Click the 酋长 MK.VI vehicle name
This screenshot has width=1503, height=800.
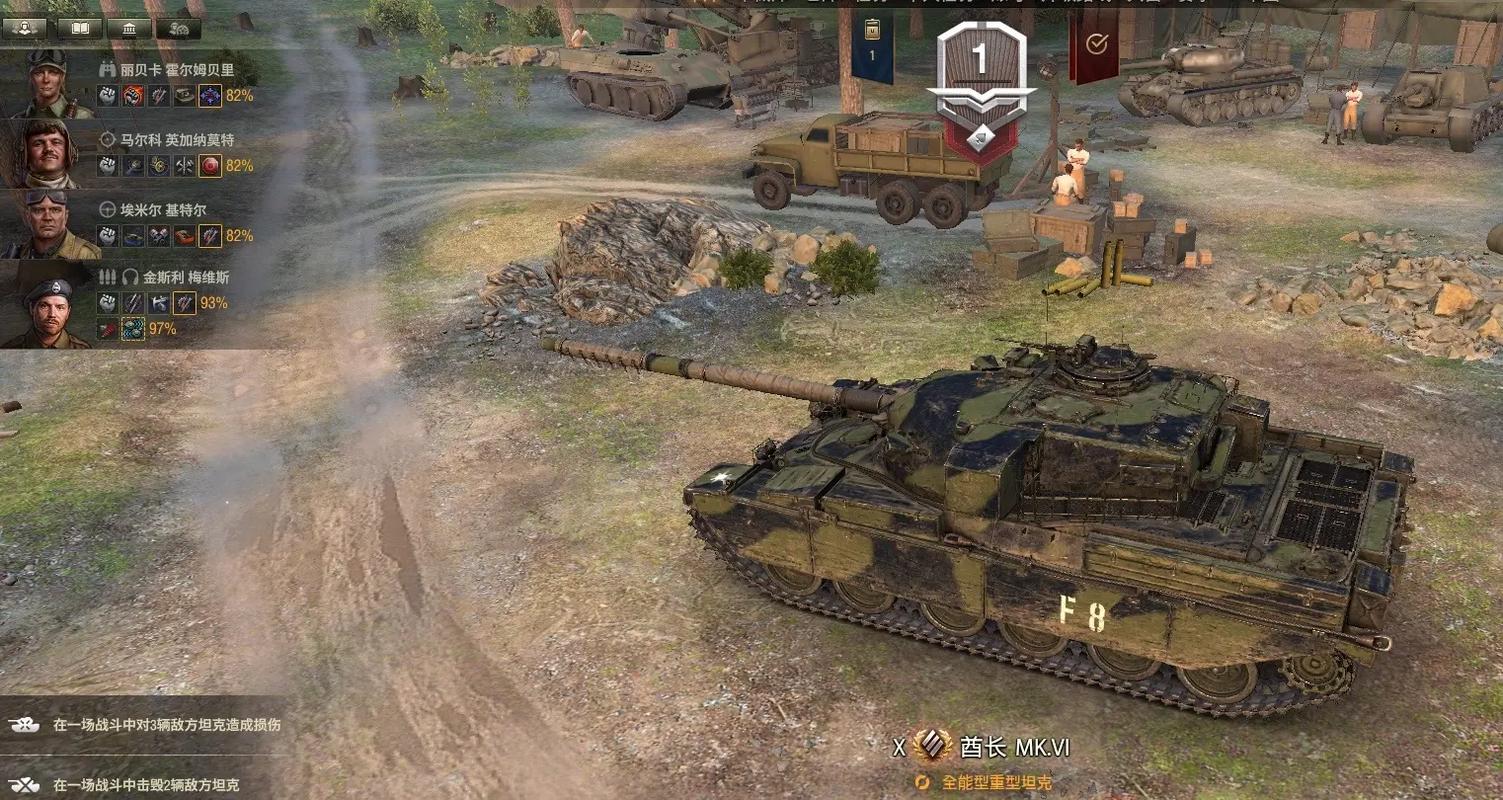1014,747
